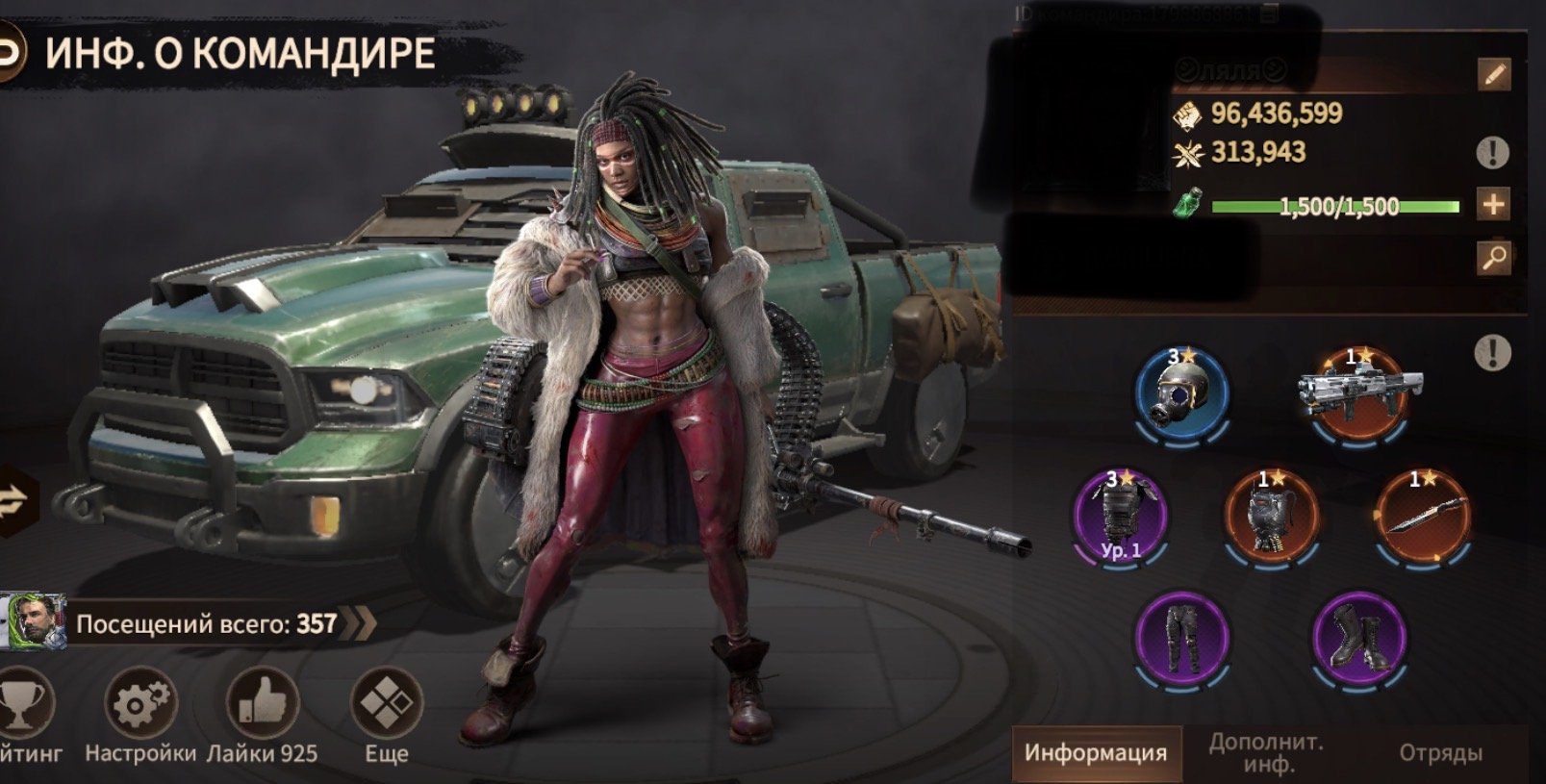Edit the commander name with pencil icon
Image resolution: width=1546 pixels, height=784 pixels.
coord(1493,74)
